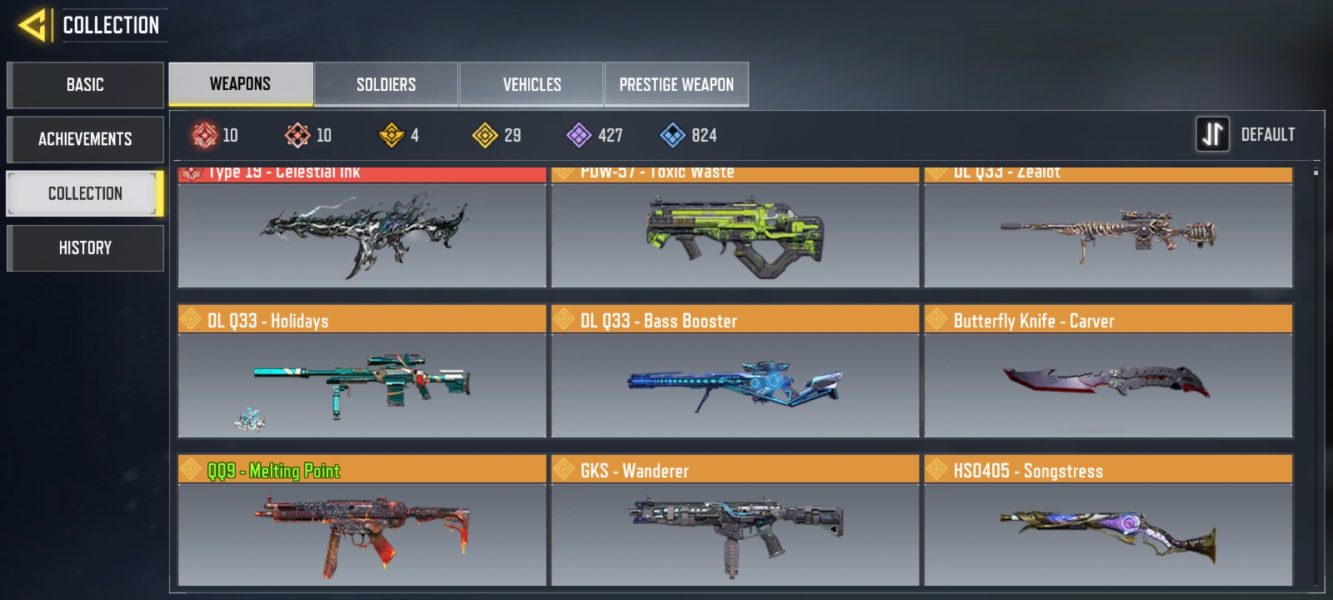
Task: Change the Default sort order
Action: tap(1246, 135)
